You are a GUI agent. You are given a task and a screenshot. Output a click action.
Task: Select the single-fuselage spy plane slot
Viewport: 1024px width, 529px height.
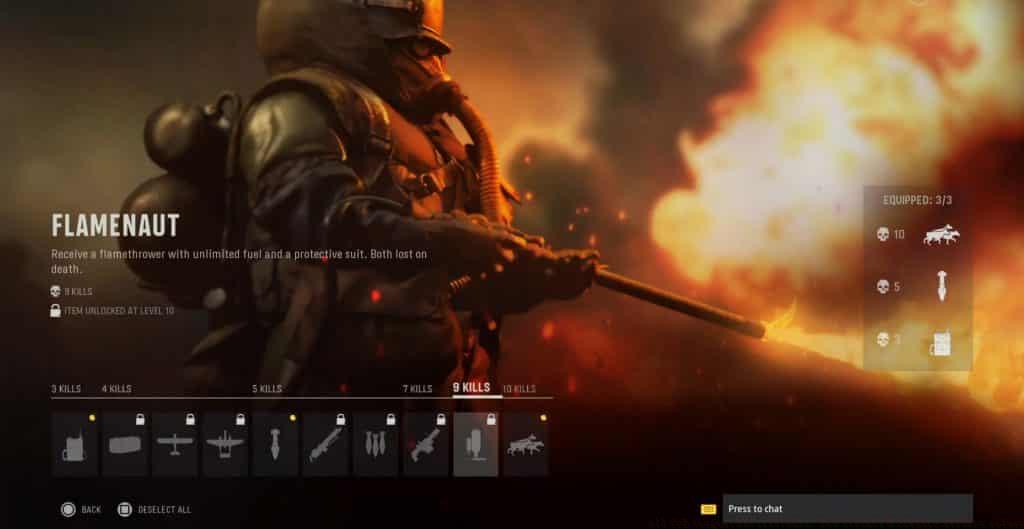(175, 444)
